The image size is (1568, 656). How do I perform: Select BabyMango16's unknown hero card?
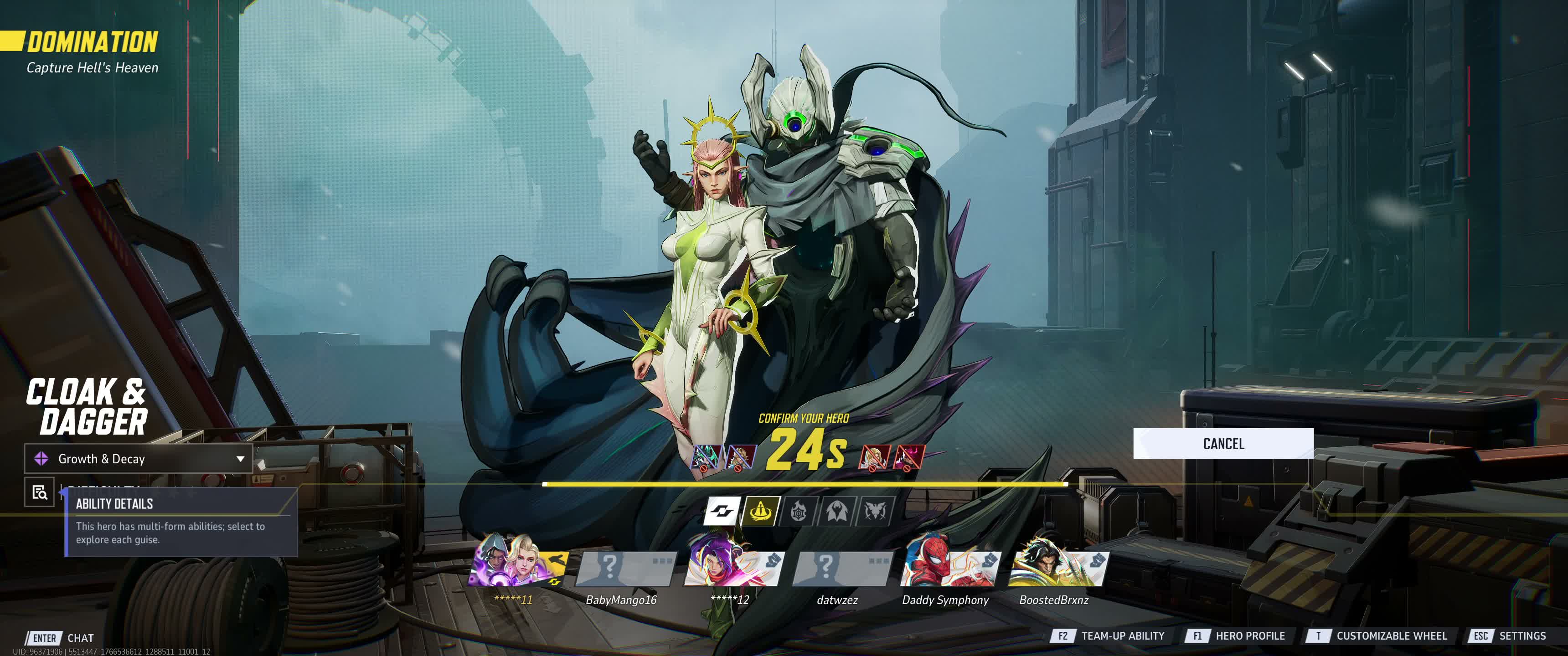pos(625,568)
